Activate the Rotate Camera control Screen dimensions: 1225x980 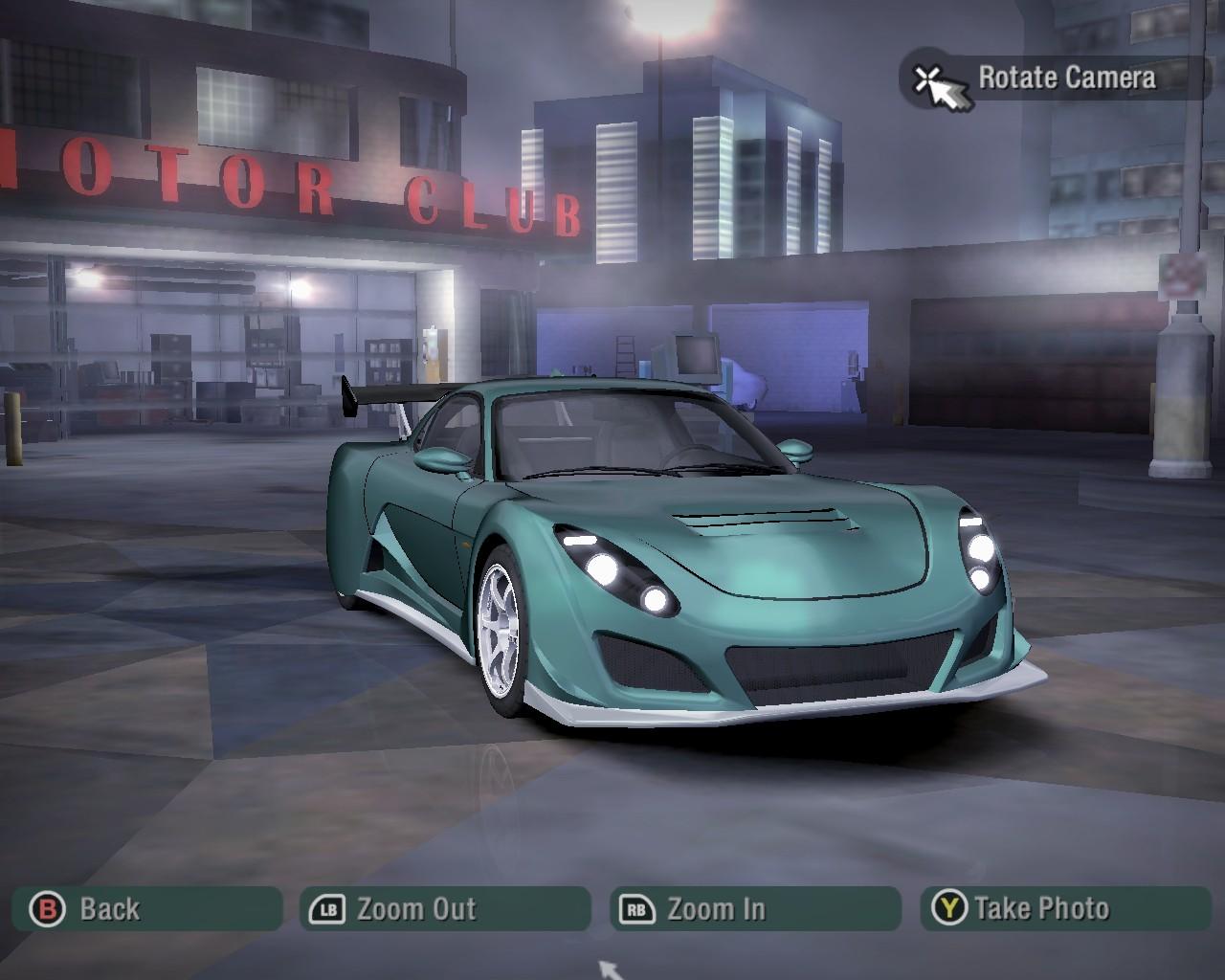point(1055,78)
